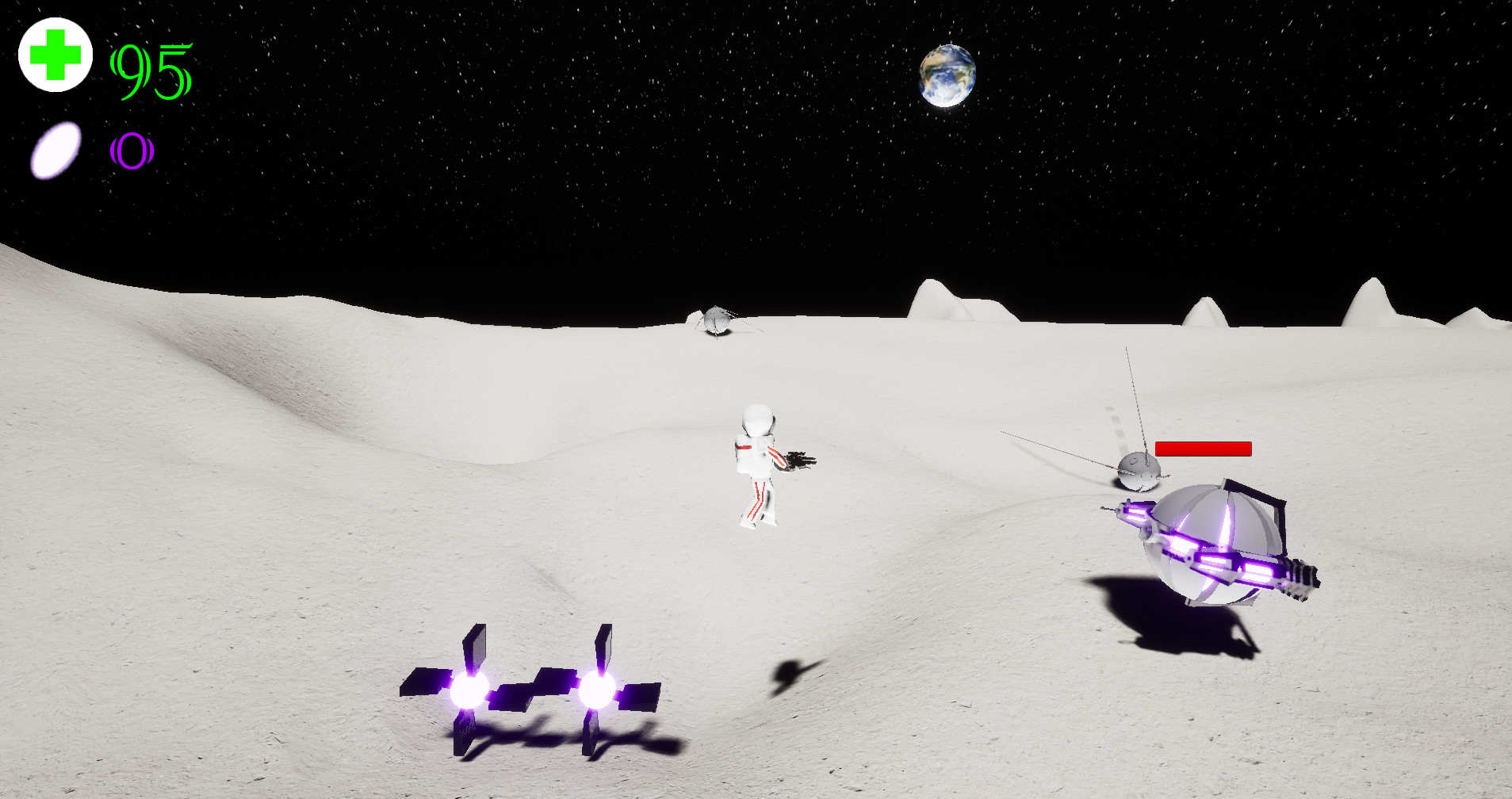The image size is (1512, 799).
Task: Click the enemy's red health bar
Action: [1203, 449]
